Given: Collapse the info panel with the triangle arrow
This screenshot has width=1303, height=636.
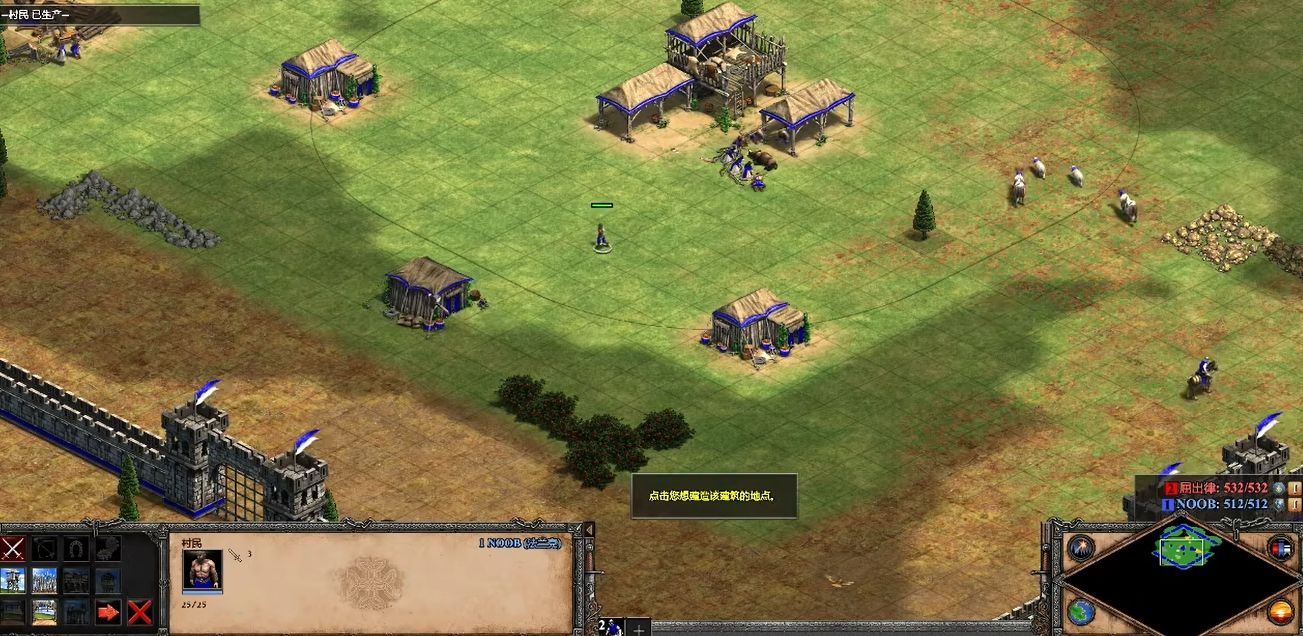Looking at the screenshot, I should coord(588,530).
